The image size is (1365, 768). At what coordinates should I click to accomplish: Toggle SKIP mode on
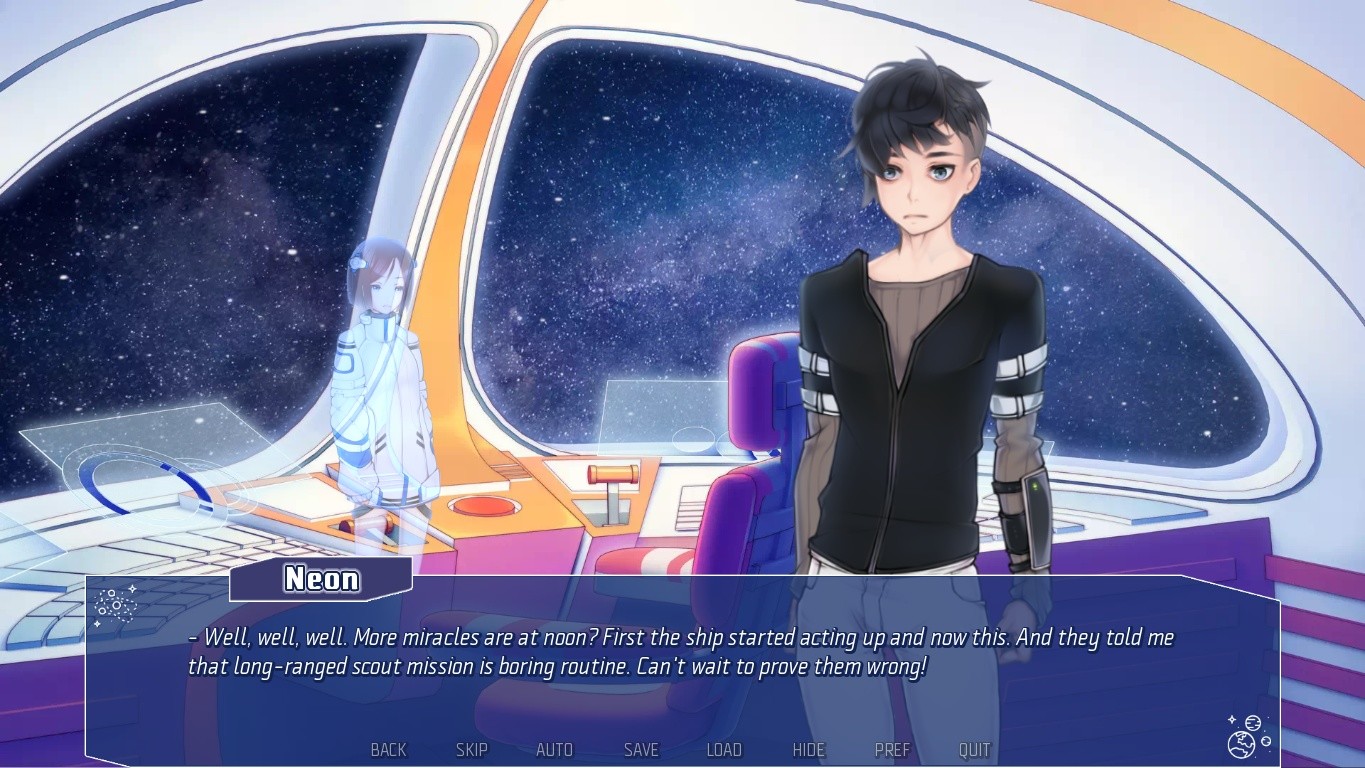(471, 749)
